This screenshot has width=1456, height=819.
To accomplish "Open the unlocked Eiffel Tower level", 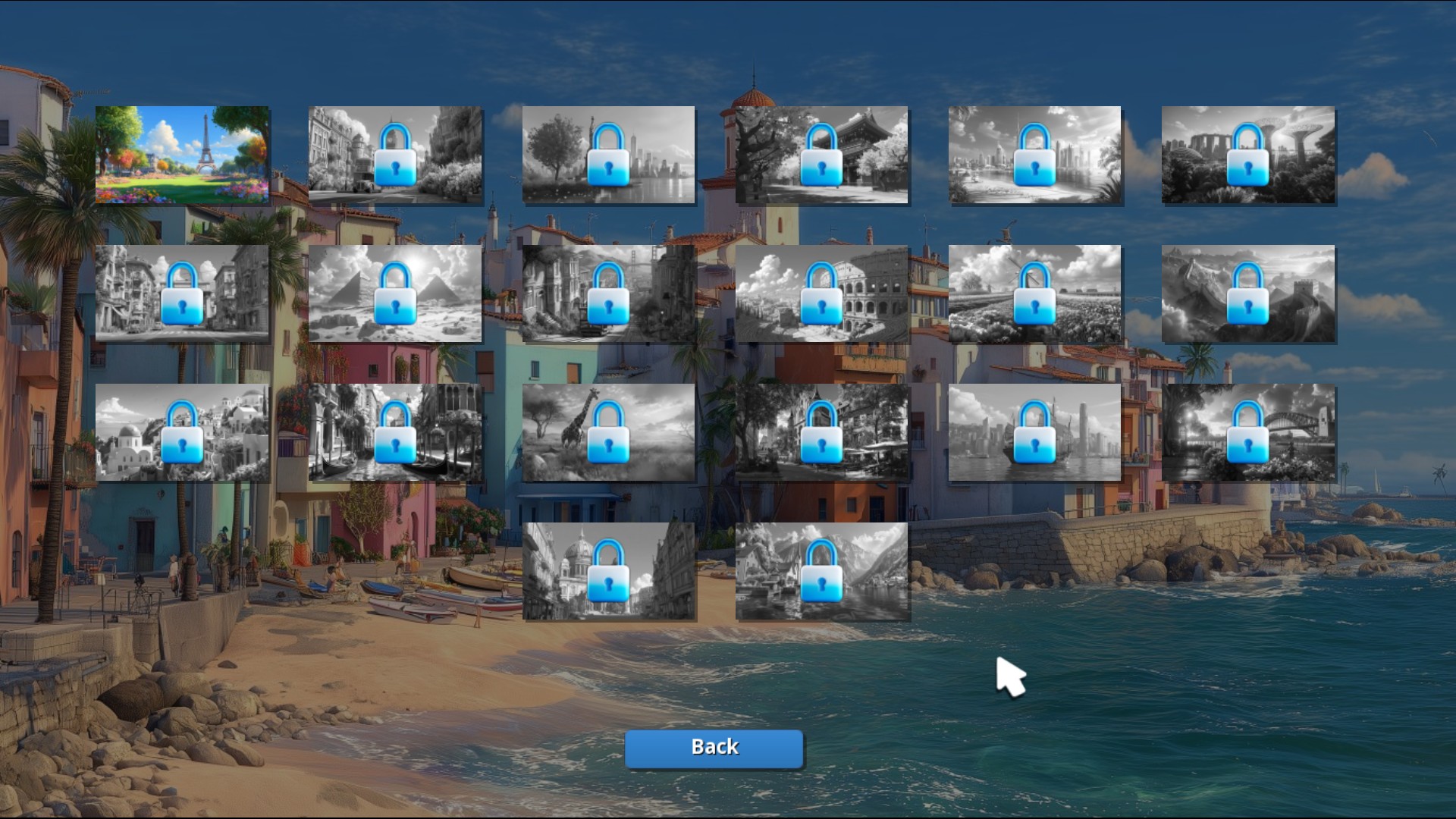I will pyautogui.click(x=182, y=155).
